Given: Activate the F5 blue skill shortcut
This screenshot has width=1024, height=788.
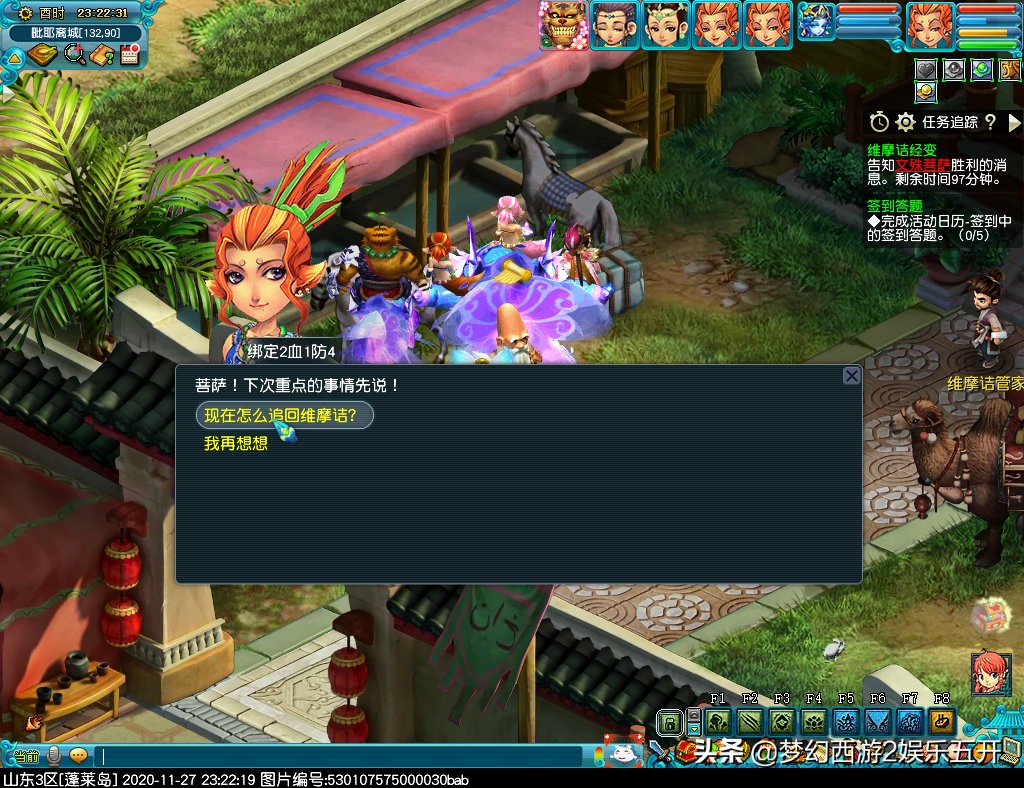Looking at the screenshot, I should coord(846,721).
